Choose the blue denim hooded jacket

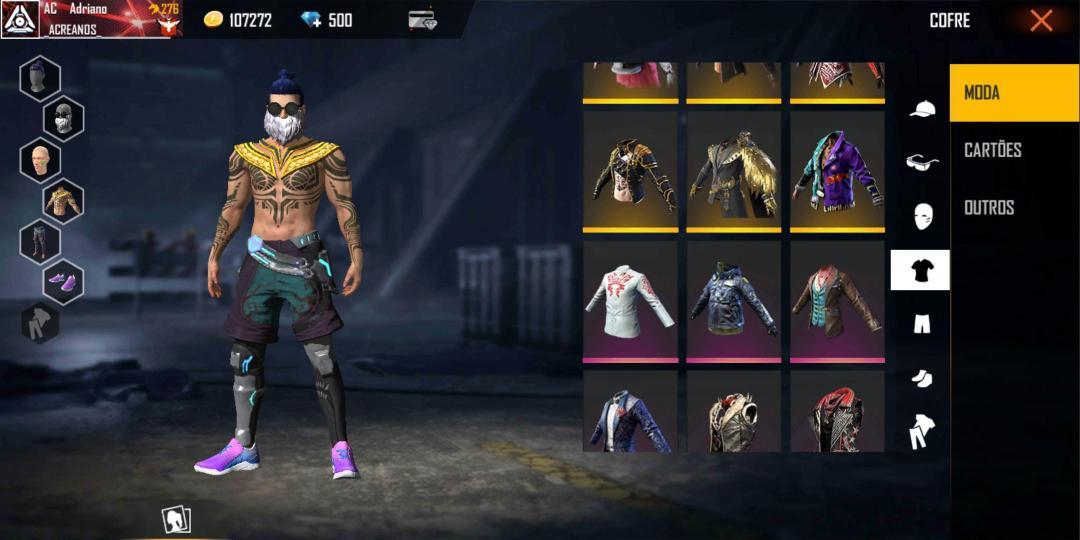(x=733, y=302)
